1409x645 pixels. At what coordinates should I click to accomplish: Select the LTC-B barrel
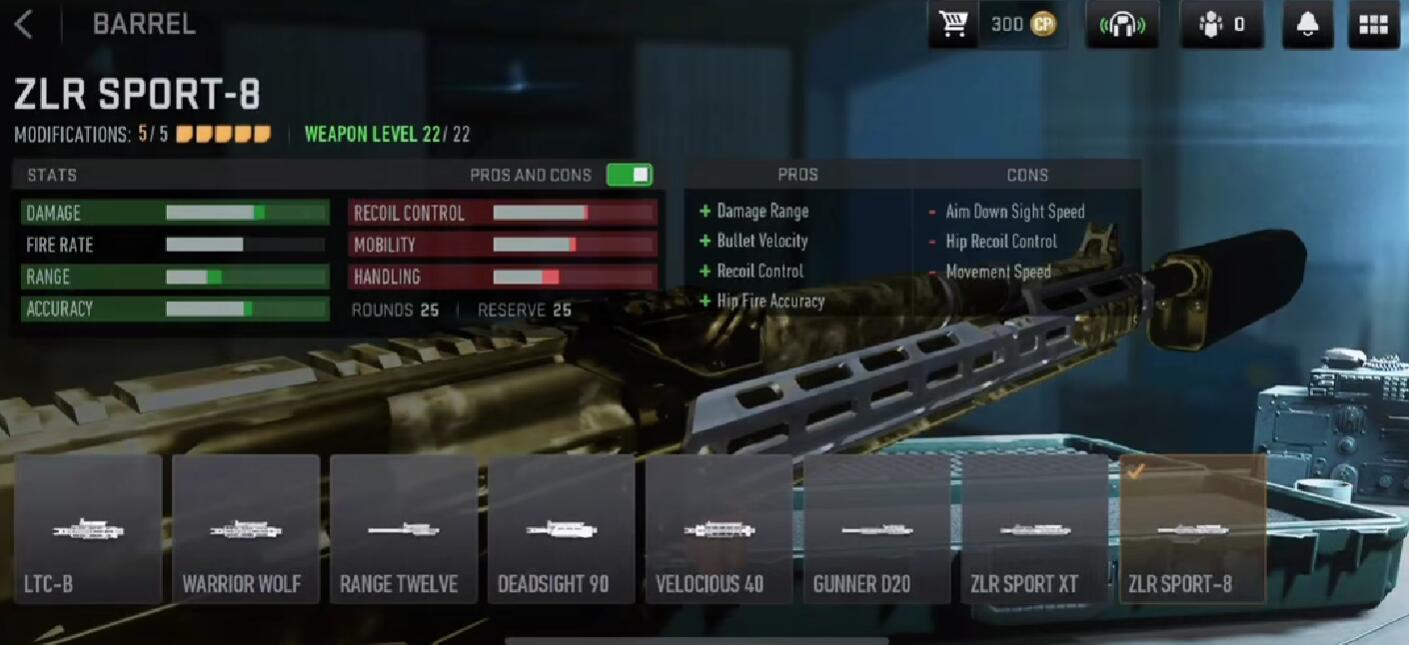coord(88,529)
